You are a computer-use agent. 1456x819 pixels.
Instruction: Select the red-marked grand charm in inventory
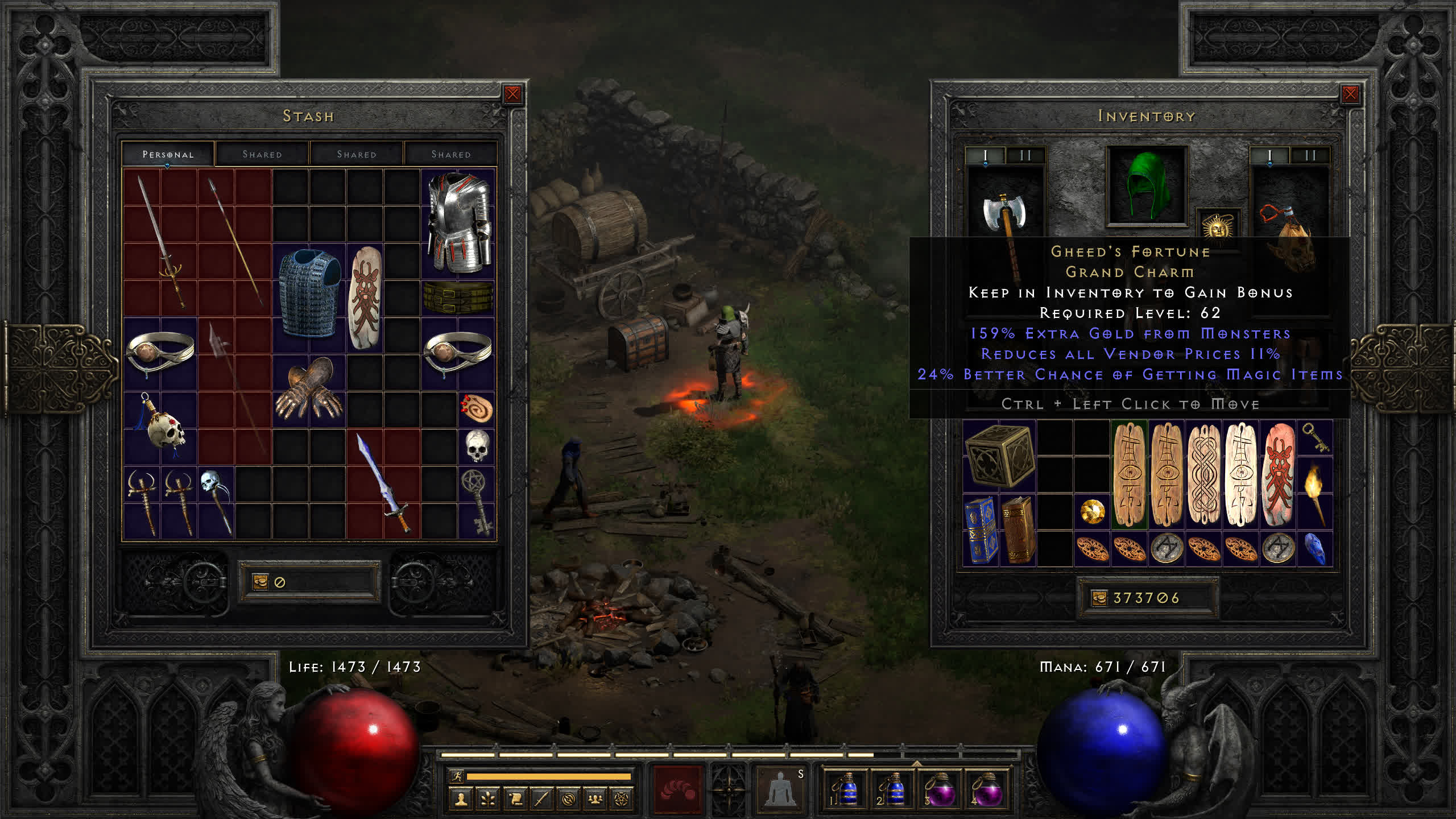click(1278, 474)
